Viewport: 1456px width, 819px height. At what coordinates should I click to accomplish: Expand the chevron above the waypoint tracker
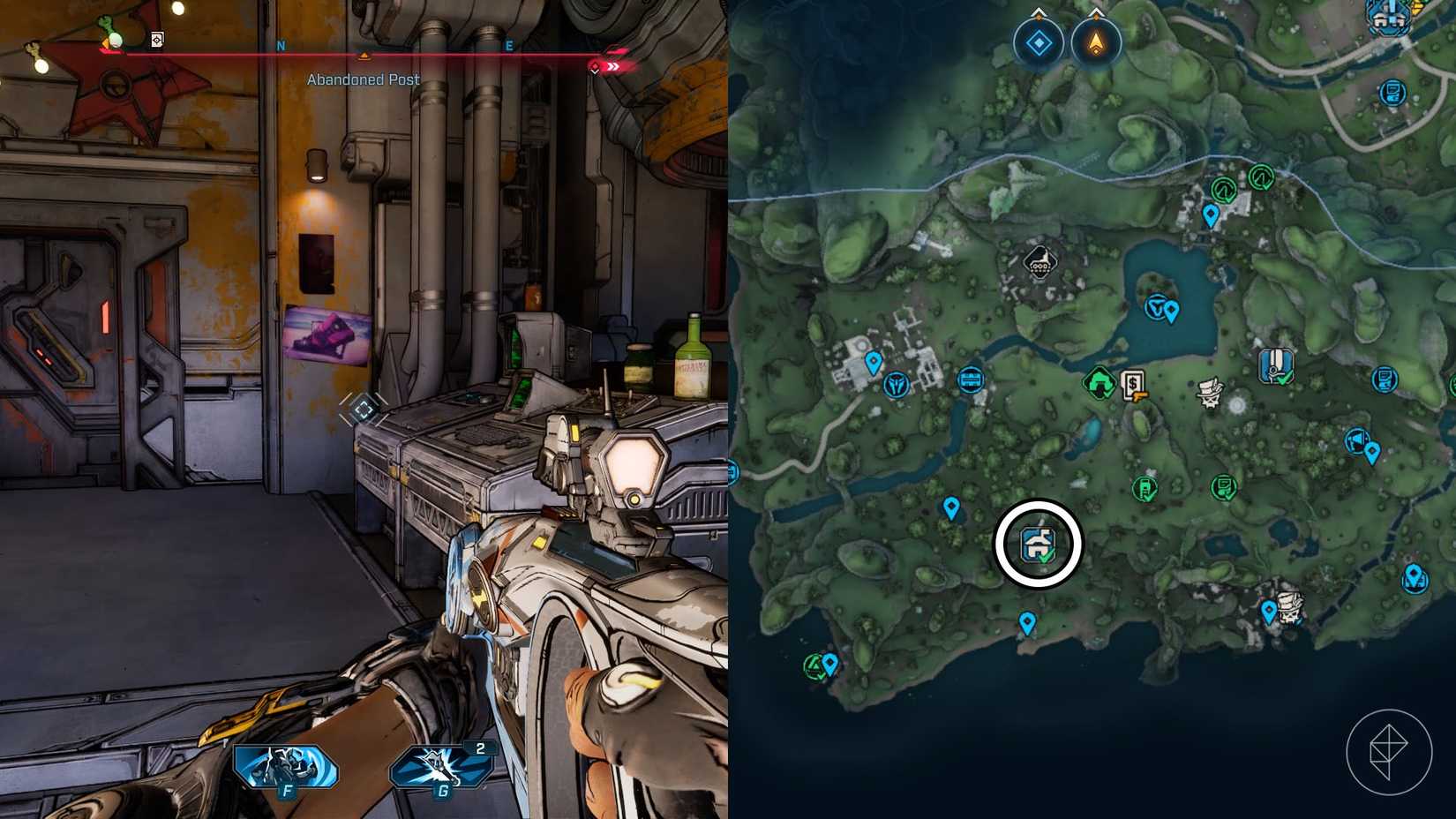pyautogui.click(x=1038, y=11)
